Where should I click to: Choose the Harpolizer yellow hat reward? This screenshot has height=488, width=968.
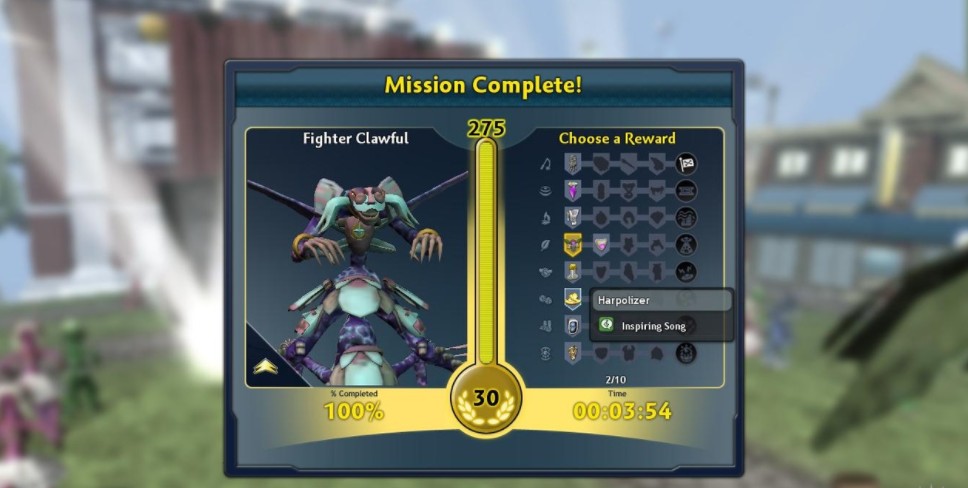pyautogui.click(x=573, y=298)
